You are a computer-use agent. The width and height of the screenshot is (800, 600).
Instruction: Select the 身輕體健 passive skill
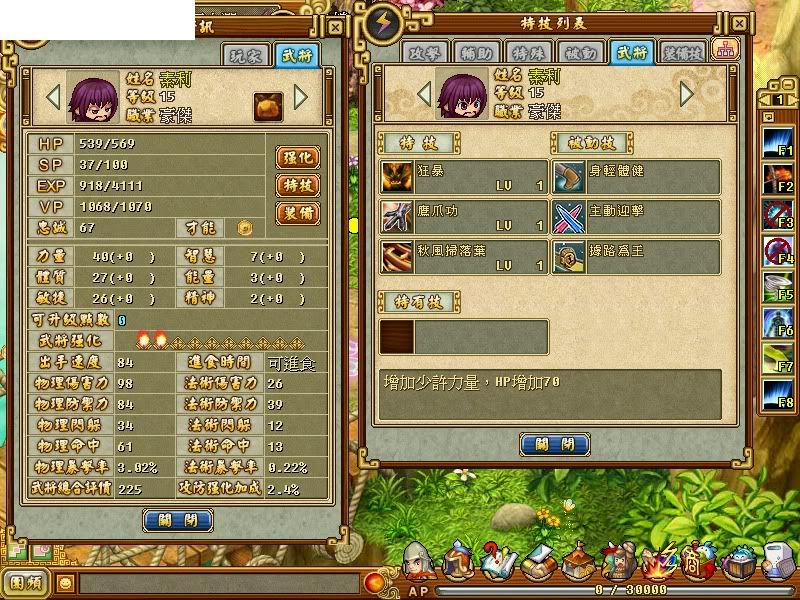(637, 177)
